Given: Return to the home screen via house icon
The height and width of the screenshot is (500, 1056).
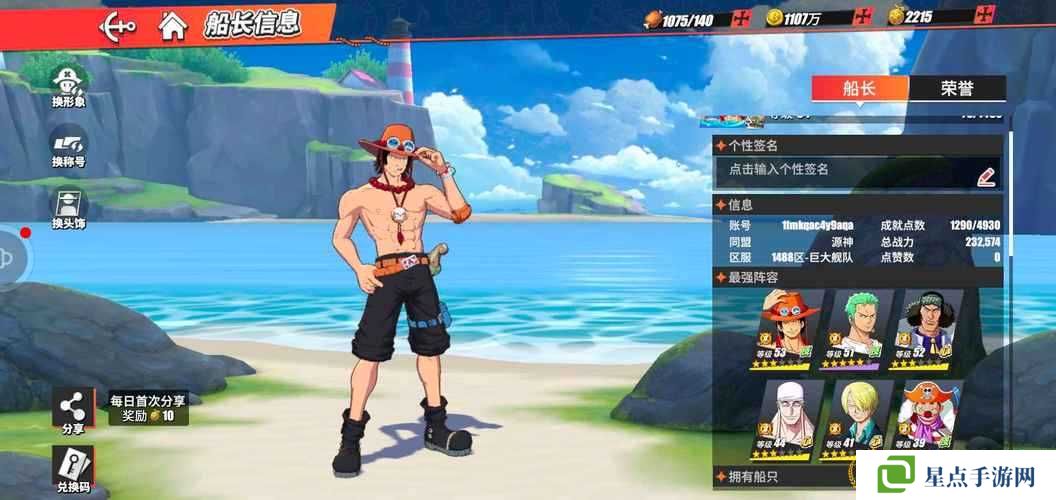Looking at the screenshot, I should pos(172,25).
